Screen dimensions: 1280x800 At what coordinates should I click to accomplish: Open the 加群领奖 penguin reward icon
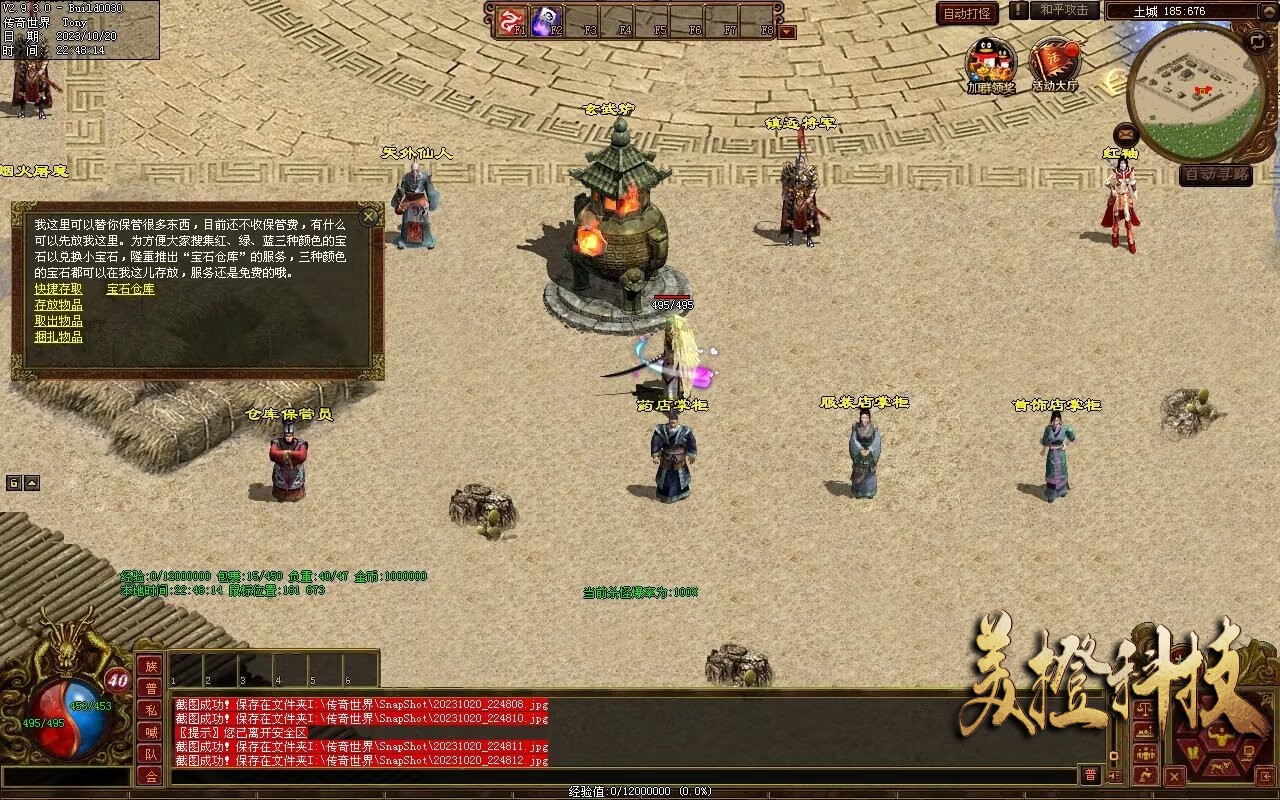(x=990, y=63)
